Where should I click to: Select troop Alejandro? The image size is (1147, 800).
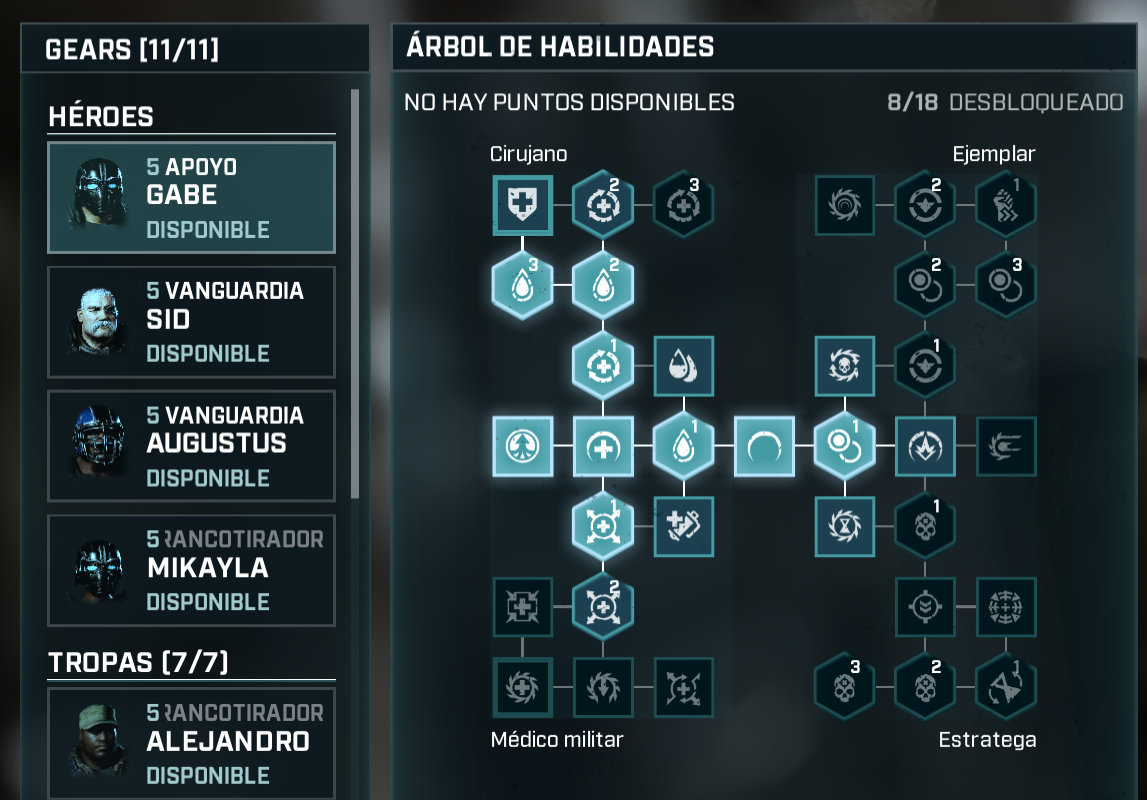point(191,743)
